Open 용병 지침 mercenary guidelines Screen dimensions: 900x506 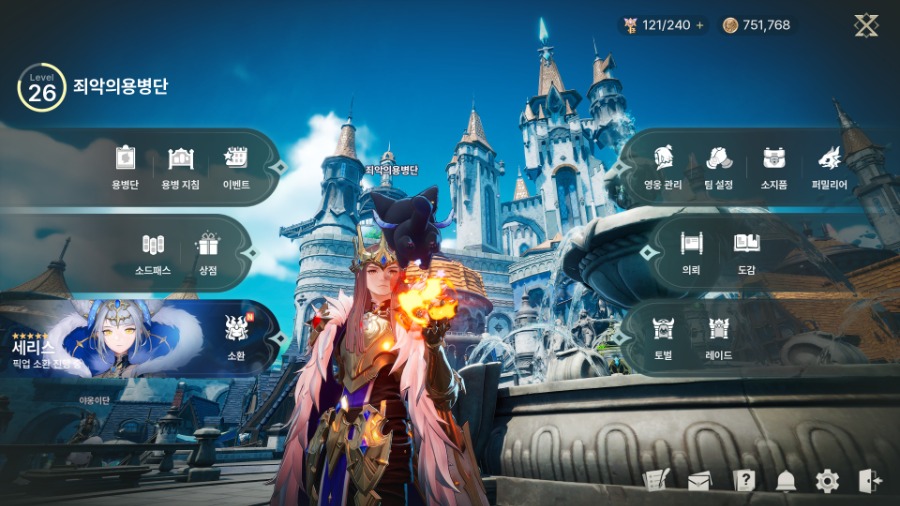point(180,166)
